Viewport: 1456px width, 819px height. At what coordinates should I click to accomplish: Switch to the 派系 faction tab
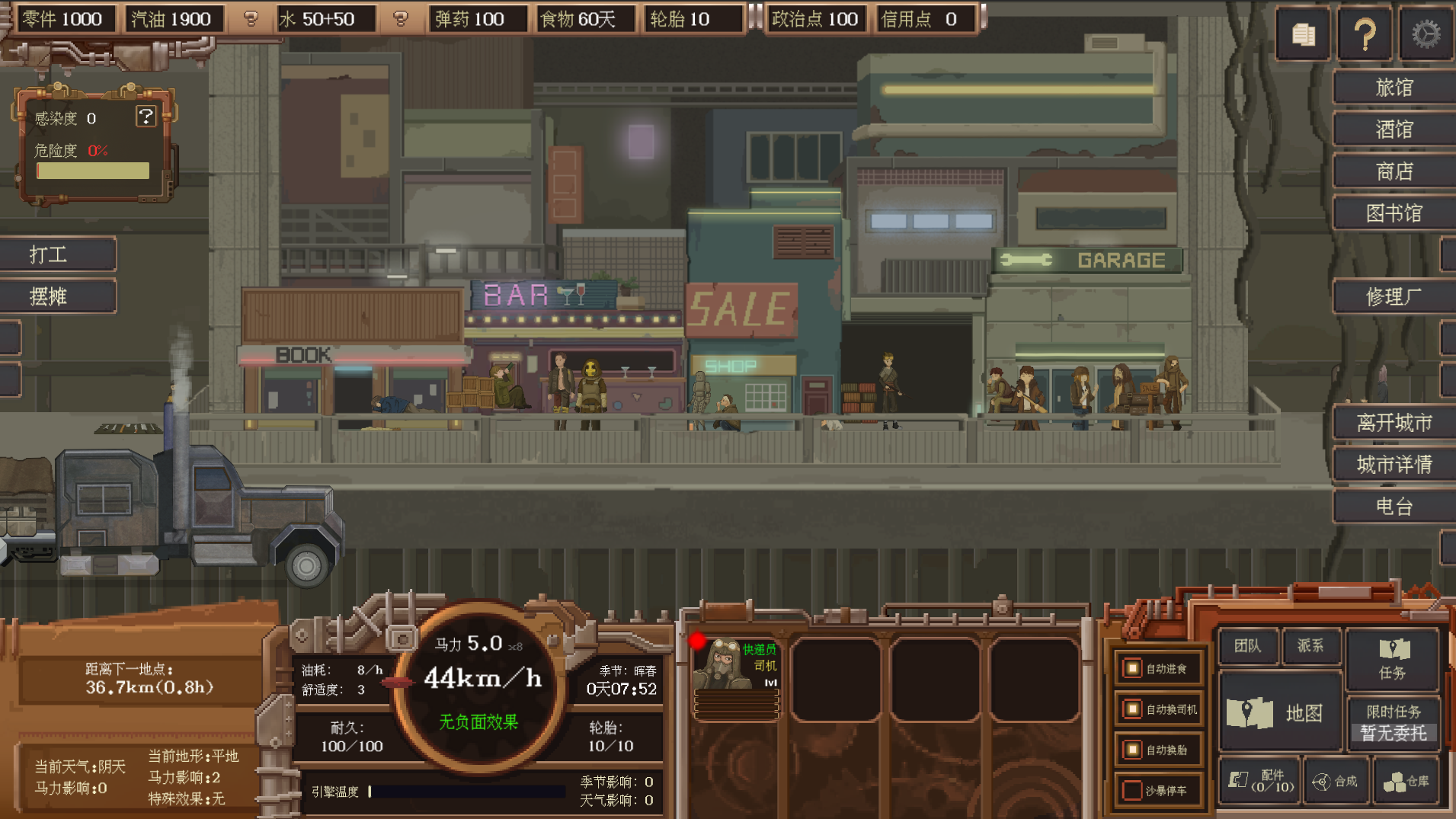1312,646
